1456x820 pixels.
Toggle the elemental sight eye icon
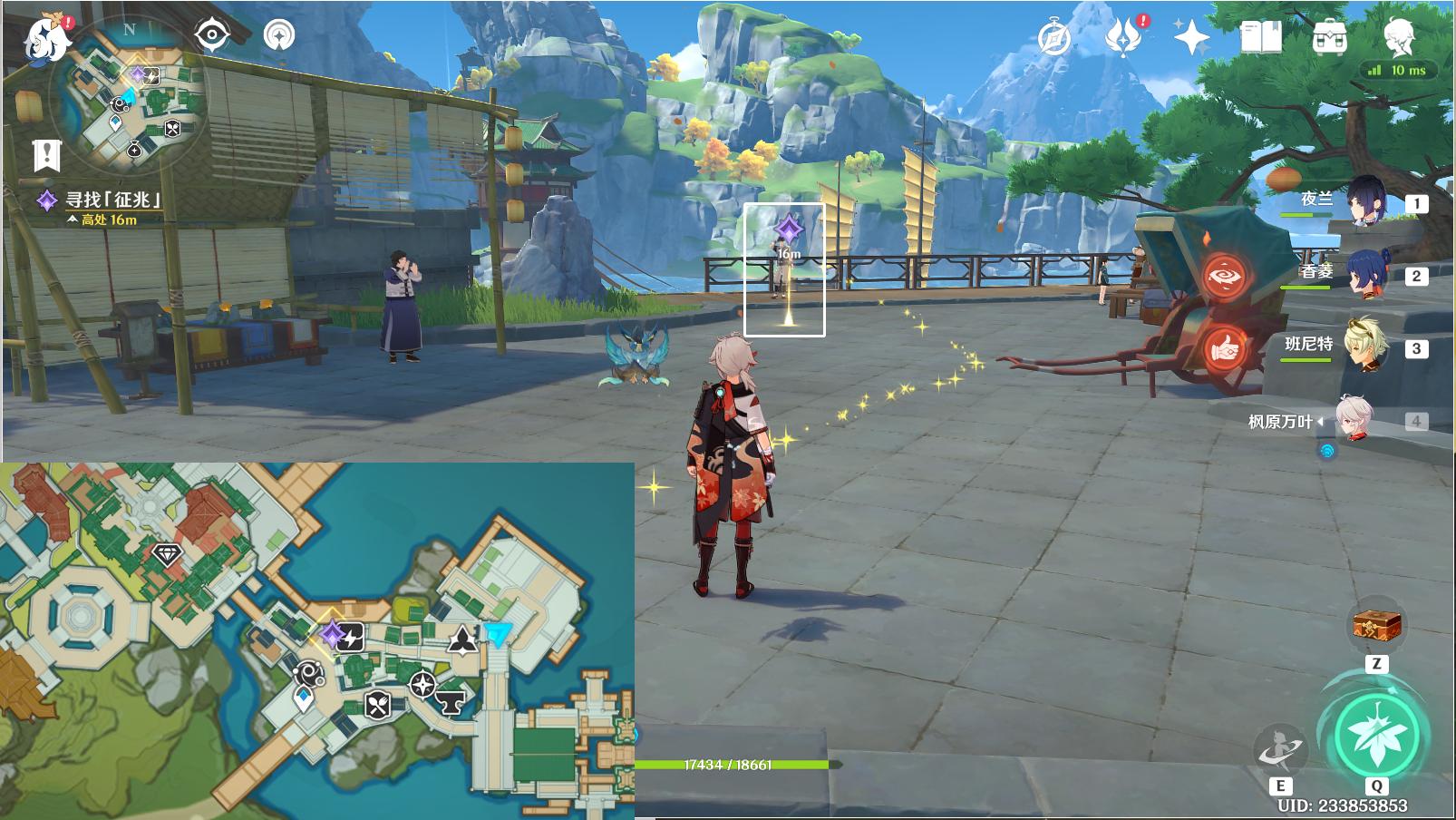click(x=212, y=35)
